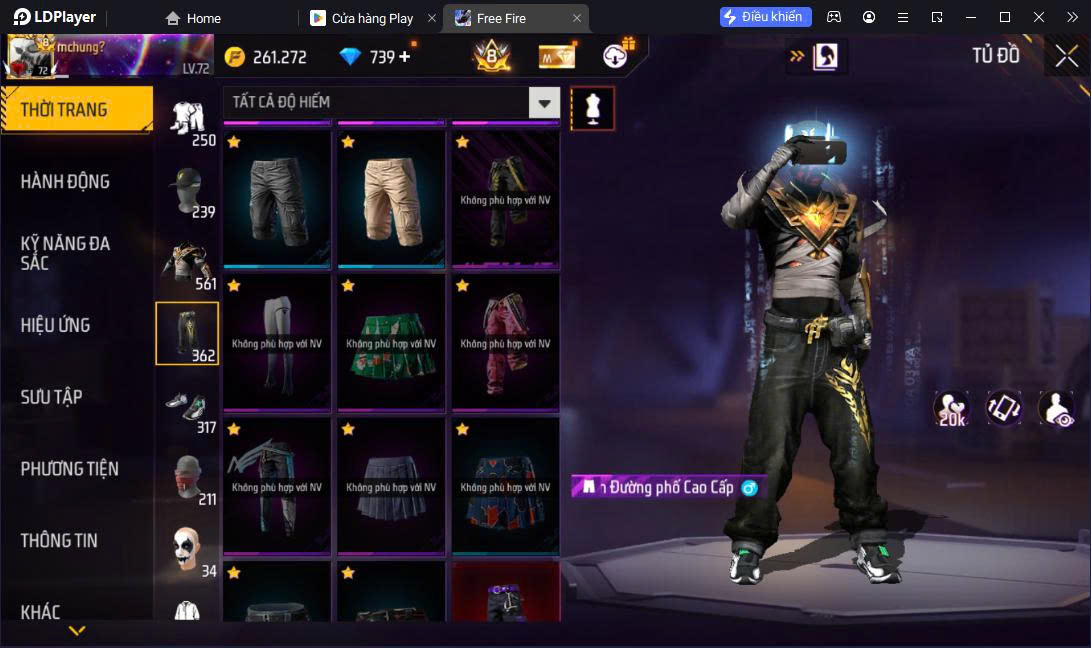1091x648 pixels.
Task: Open the Hành Động category
Action: pyautogui.click(x=66, y=182)
